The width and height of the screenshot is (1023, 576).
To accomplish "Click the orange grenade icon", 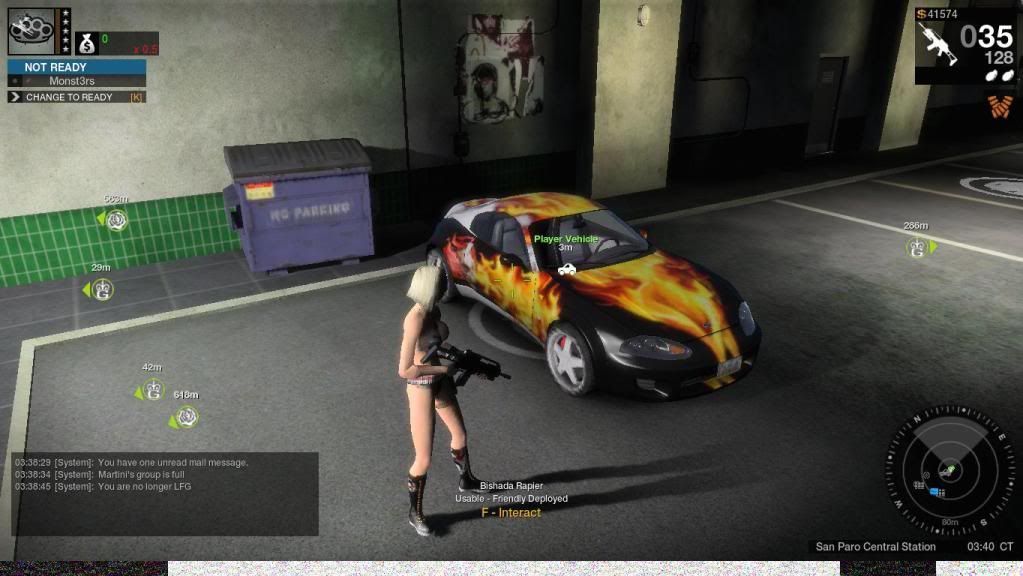I will point(998,106).
